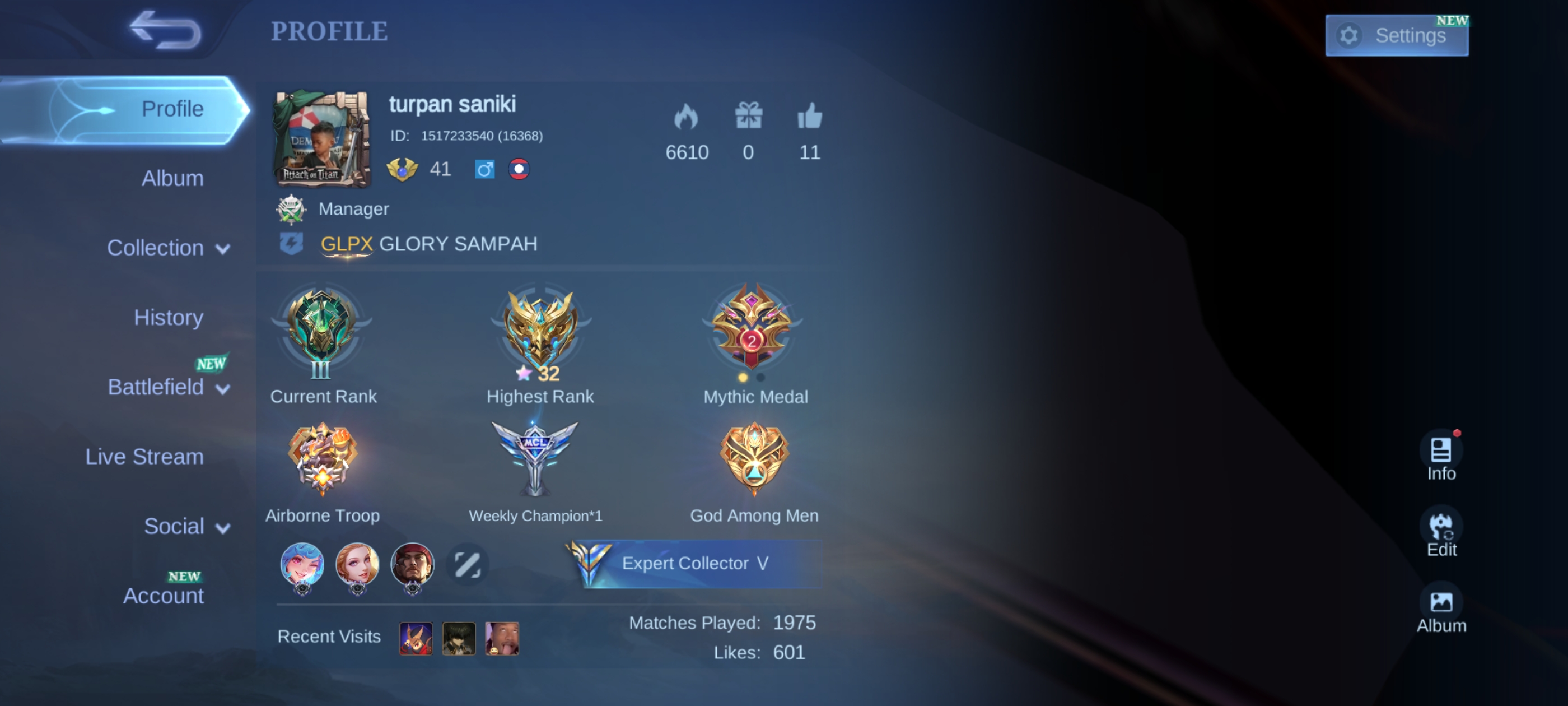The width and height of the screenshot is (1568, 706).
Task: Click the Edit profile button
Action: click(1440, 533)
